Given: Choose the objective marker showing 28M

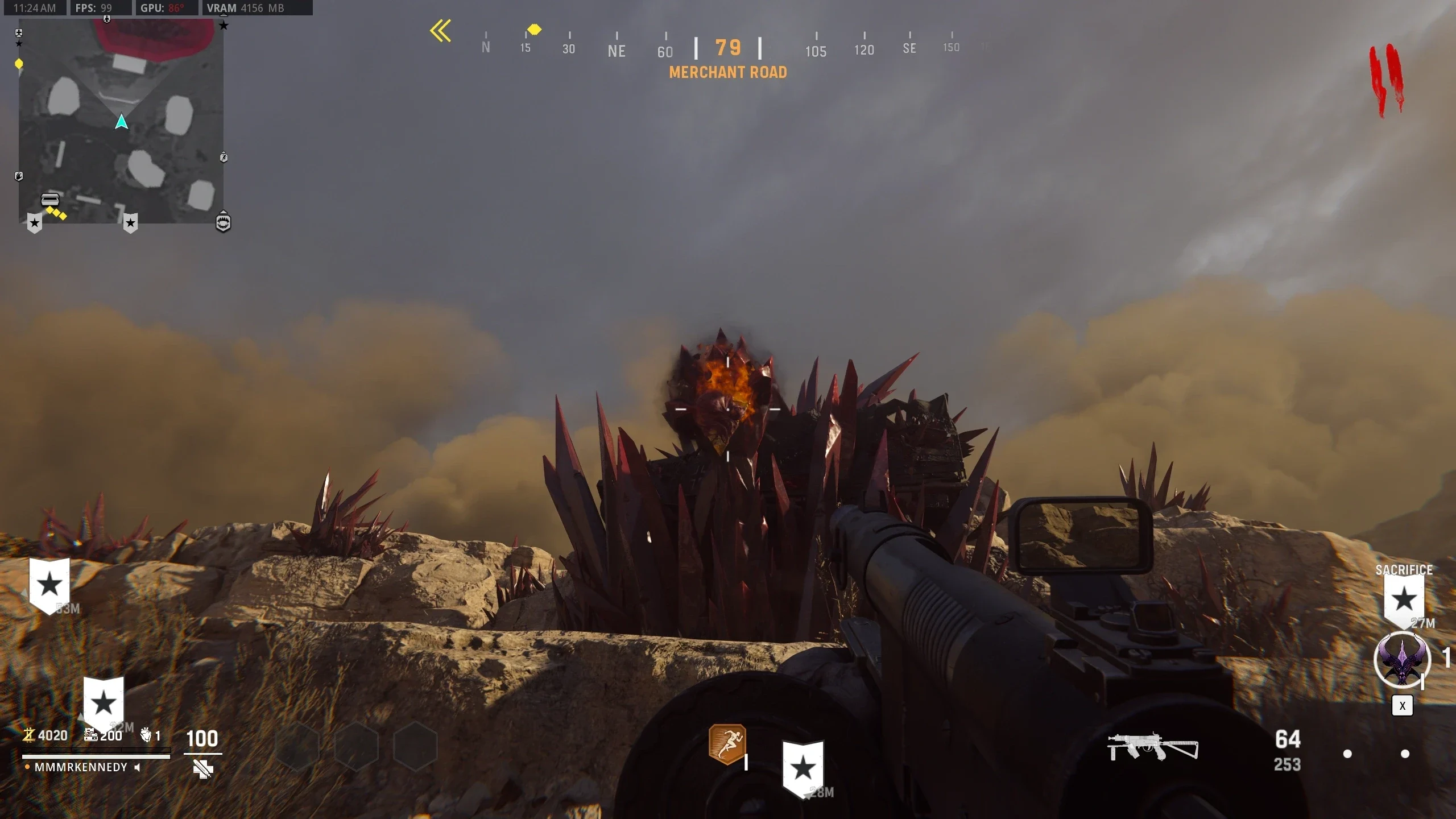Looking at the screenshot, I should pyautogui.click(x=803, y=768).
